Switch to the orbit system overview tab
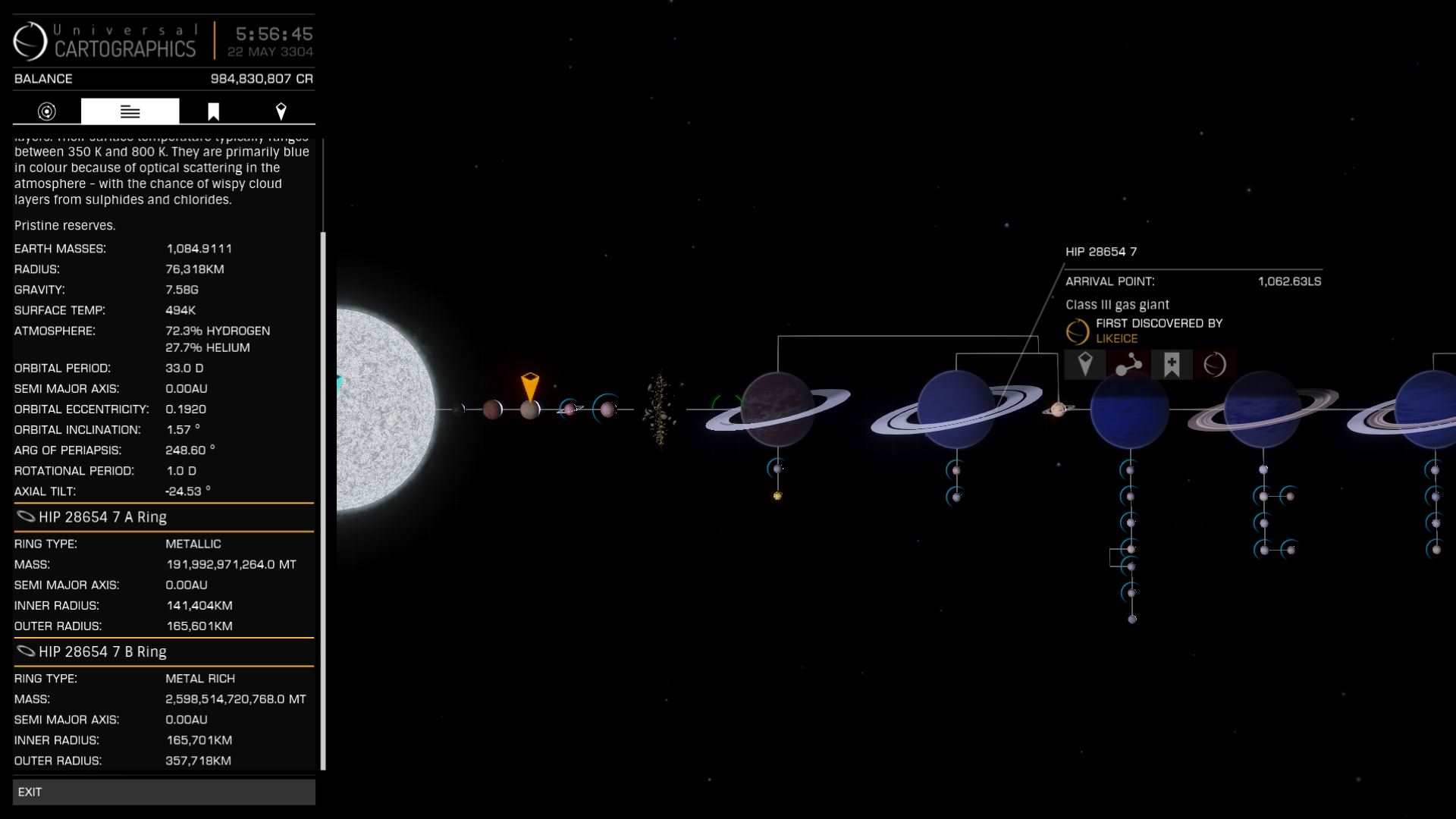1456x819 pixels. pyautogui.click(x=47, y=111)
